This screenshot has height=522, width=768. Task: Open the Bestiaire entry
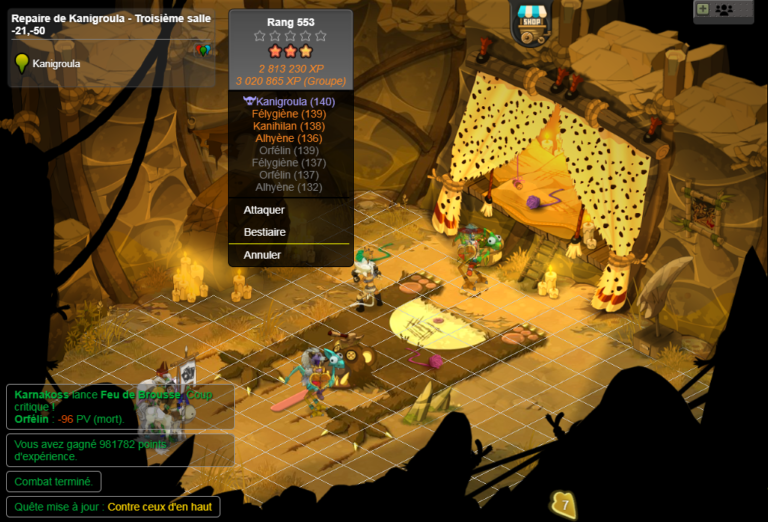(x=265, y=232)
